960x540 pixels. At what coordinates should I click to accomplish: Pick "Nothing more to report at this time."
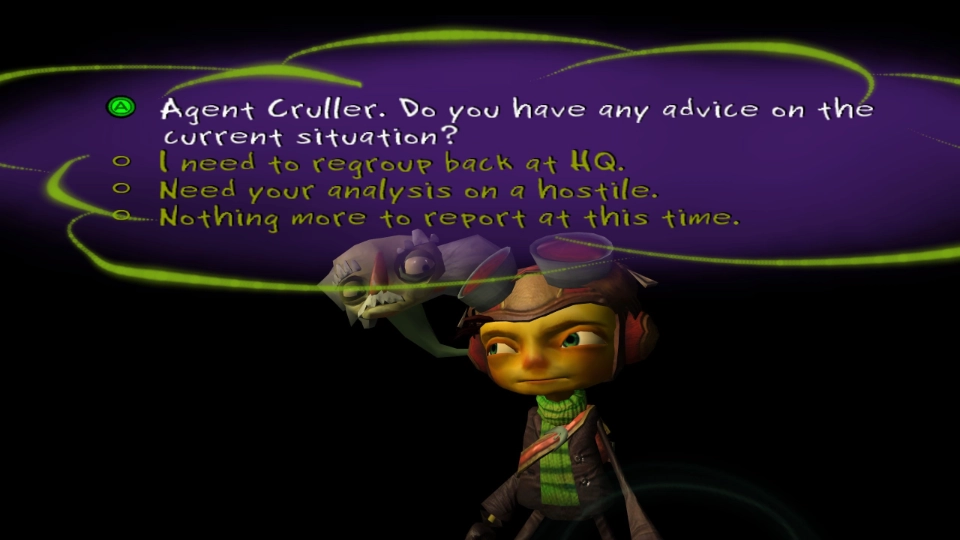[x=450, y=216]
